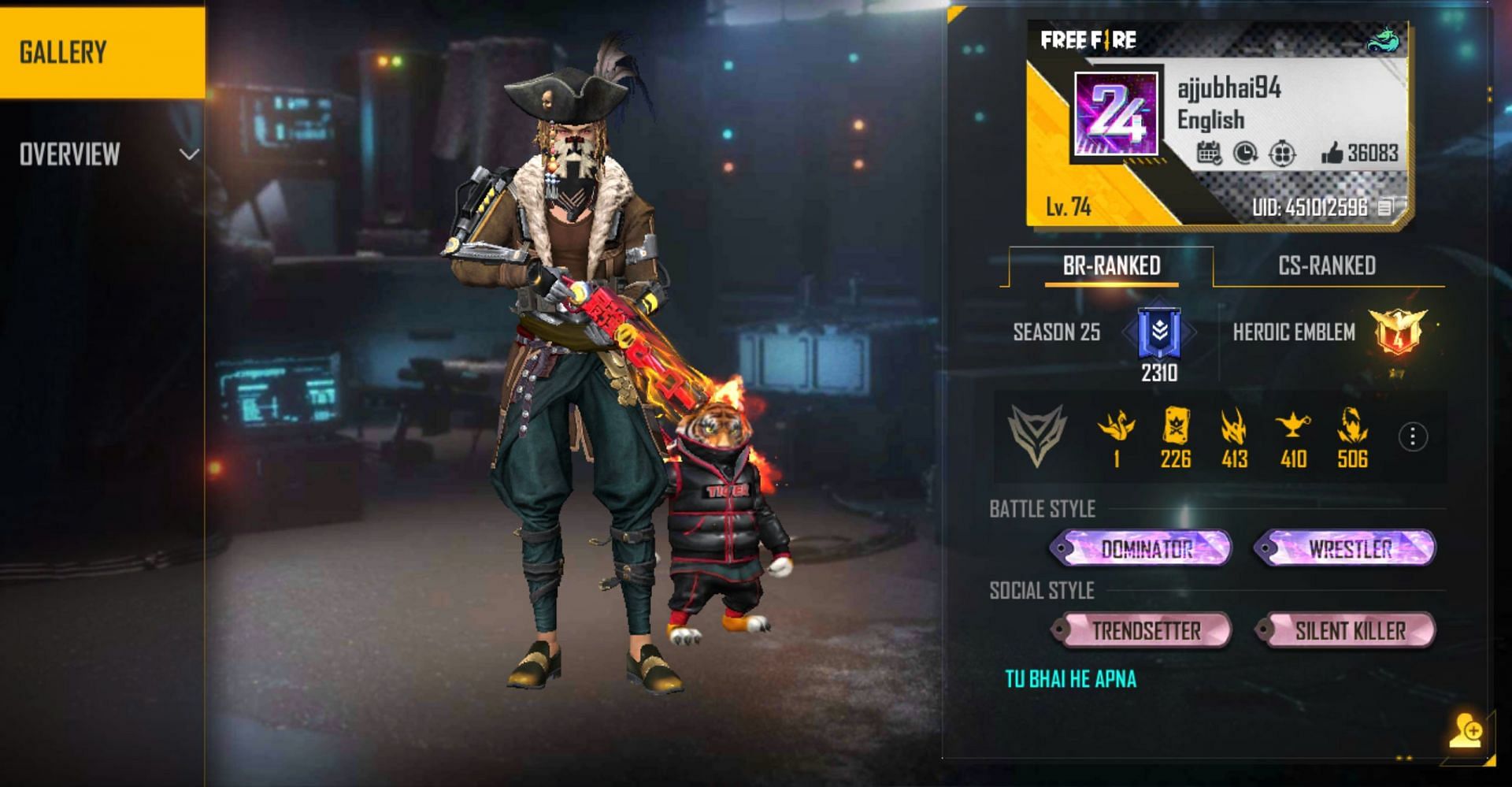Viewport: 1512px width, 787px height.
Task: Select the Dominator battle style tag
Action: pos(1143,548)
